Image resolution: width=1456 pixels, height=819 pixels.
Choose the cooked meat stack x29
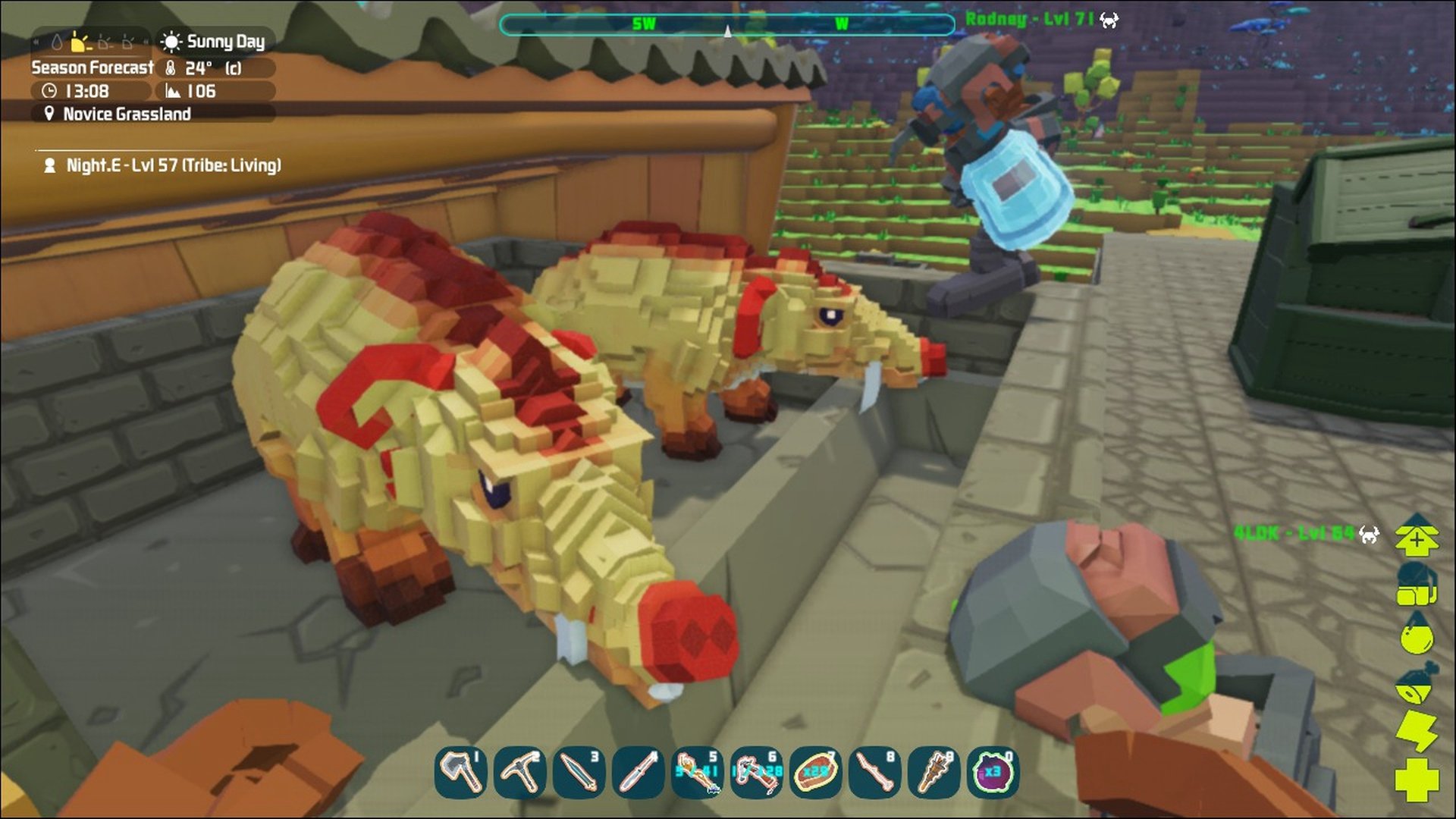[x=816, y=772]
